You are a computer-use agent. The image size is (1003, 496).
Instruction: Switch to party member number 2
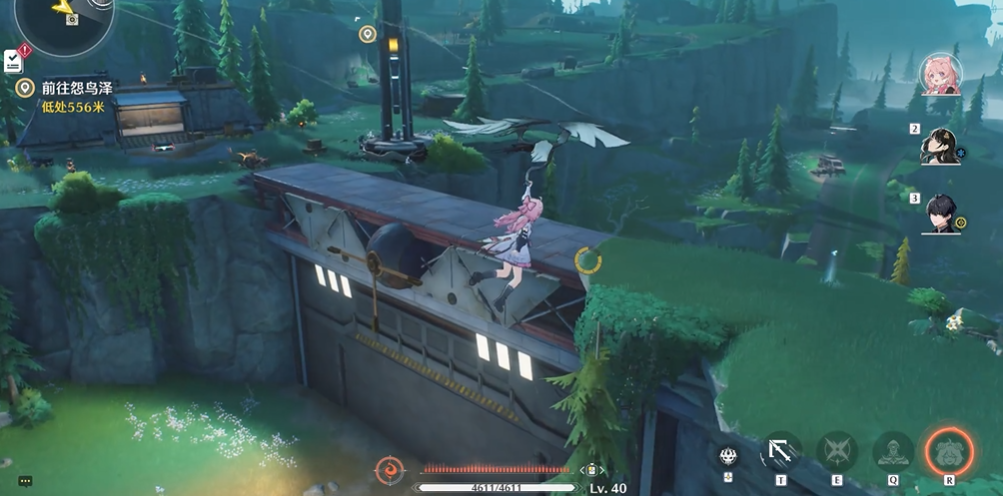(940, 146)
